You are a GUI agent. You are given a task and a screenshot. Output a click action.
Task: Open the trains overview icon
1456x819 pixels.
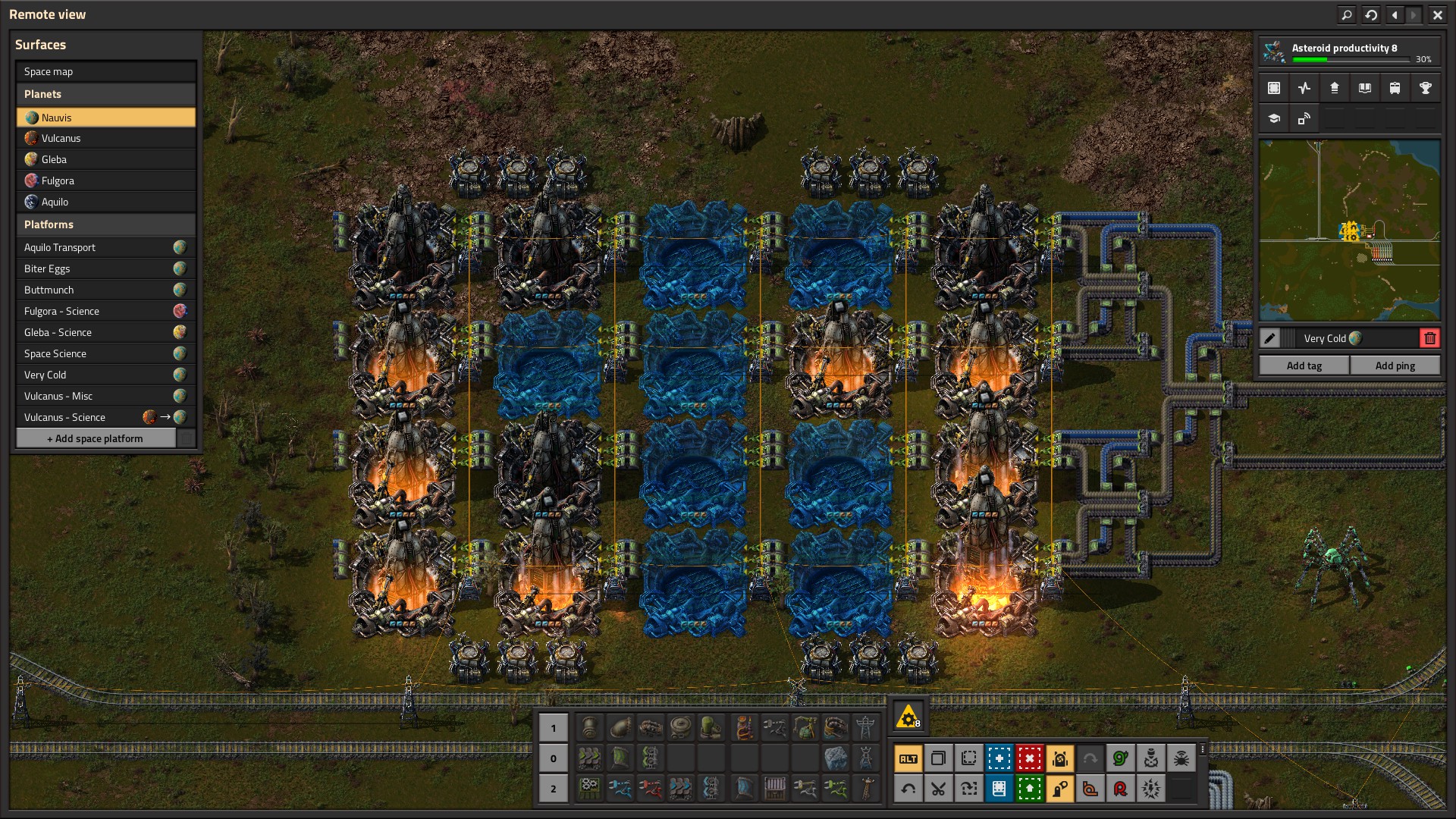click(x=1395, y=88)
